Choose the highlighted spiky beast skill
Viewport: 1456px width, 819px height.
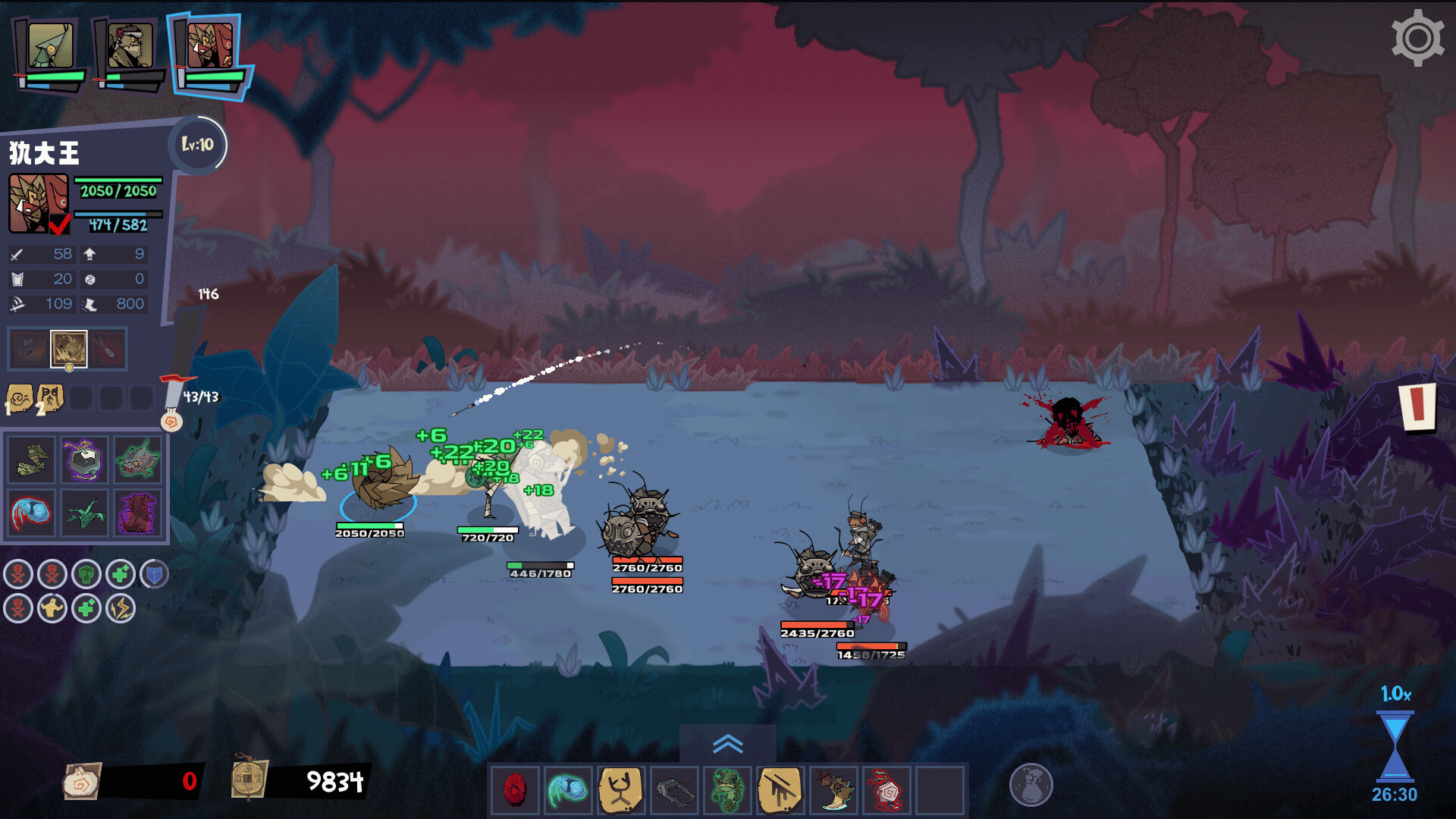[x=69, y=350]
